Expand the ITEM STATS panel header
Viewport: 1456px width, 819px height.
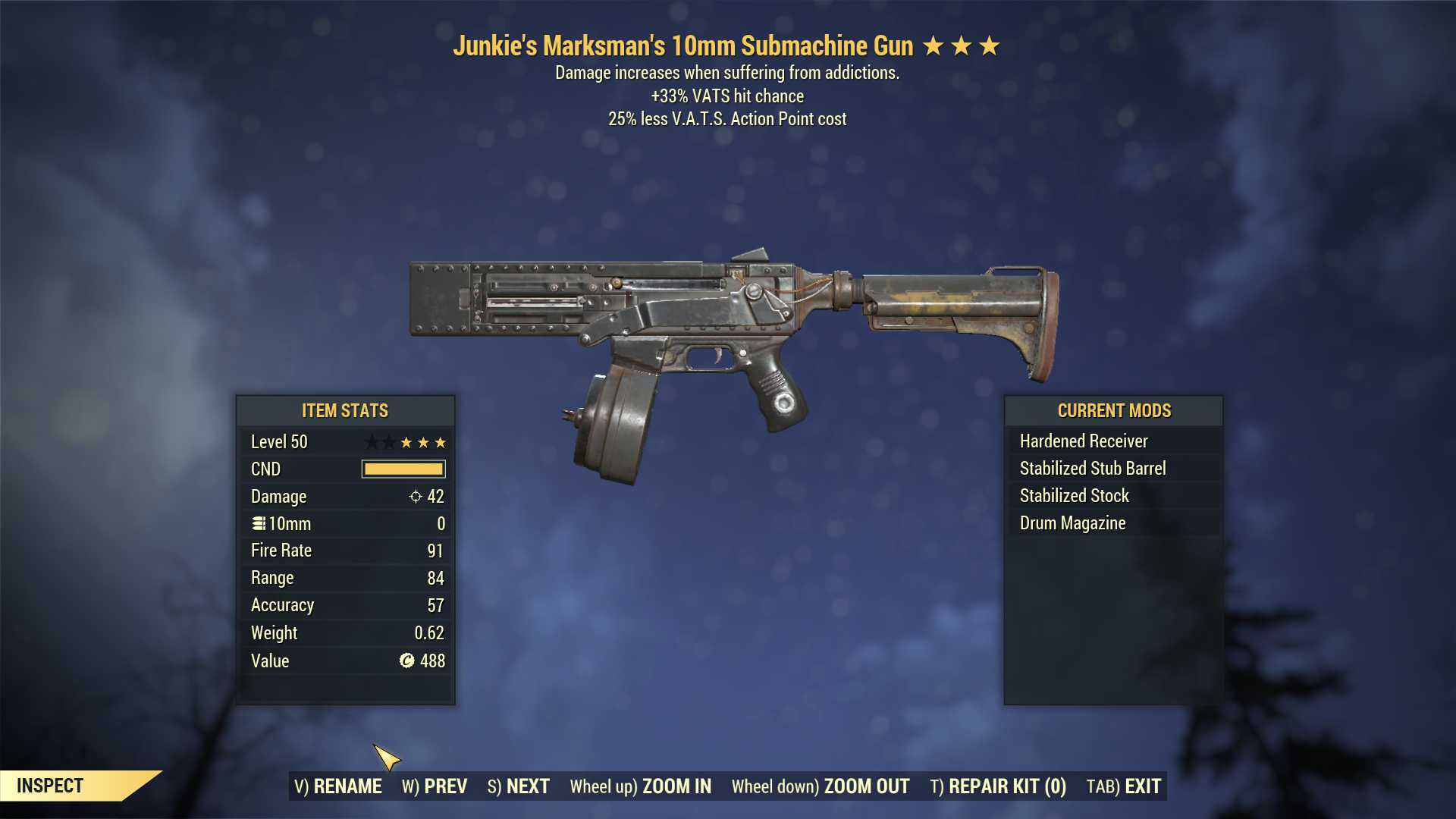pyautogui.click(x=344, y=410)
